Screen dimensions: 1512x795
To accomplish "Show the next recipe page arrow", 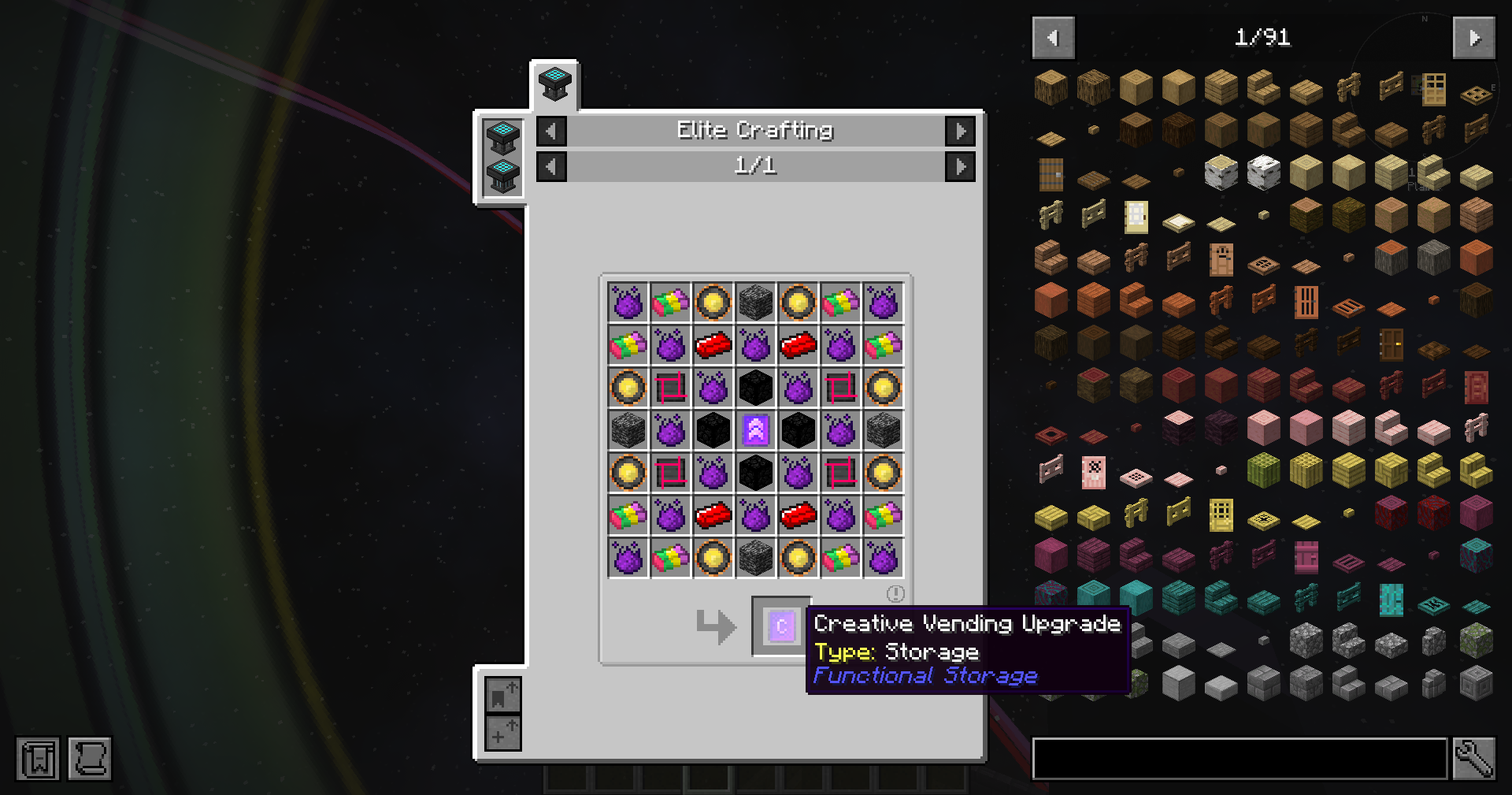I will 960,166.
